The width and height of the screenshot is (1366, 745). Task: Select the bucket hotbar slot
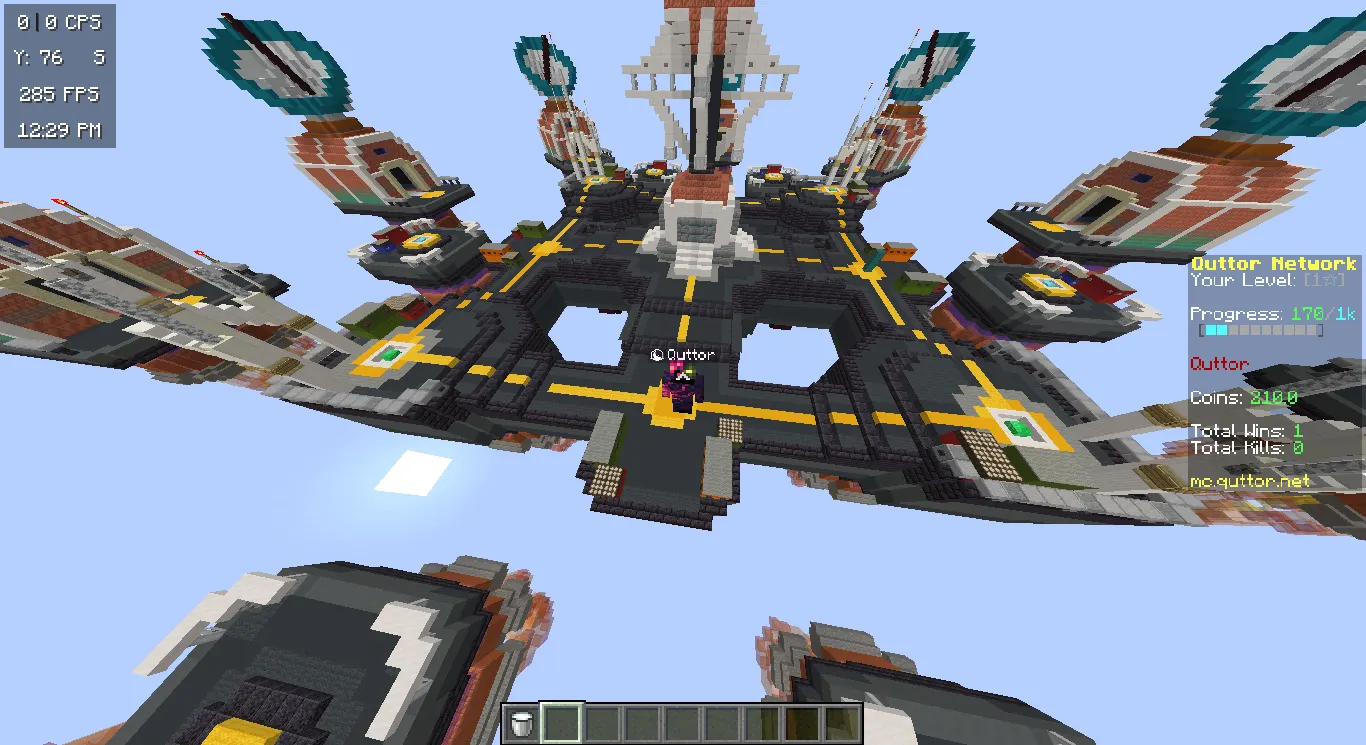pyautogui.click(x=521, y=723)
